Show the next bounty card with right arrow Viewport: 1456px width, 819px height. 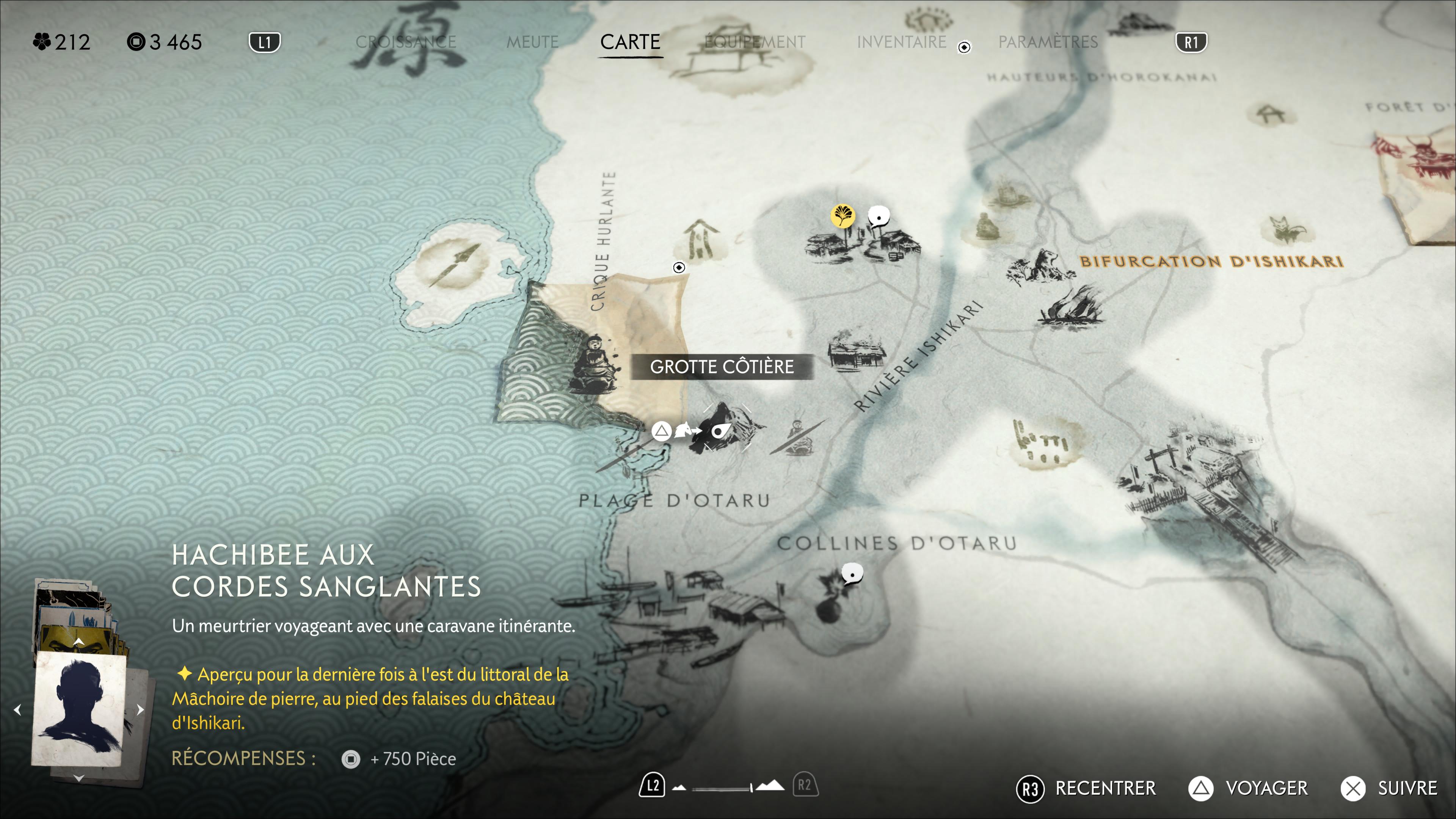pyautogui.click(x=140, y=710)
